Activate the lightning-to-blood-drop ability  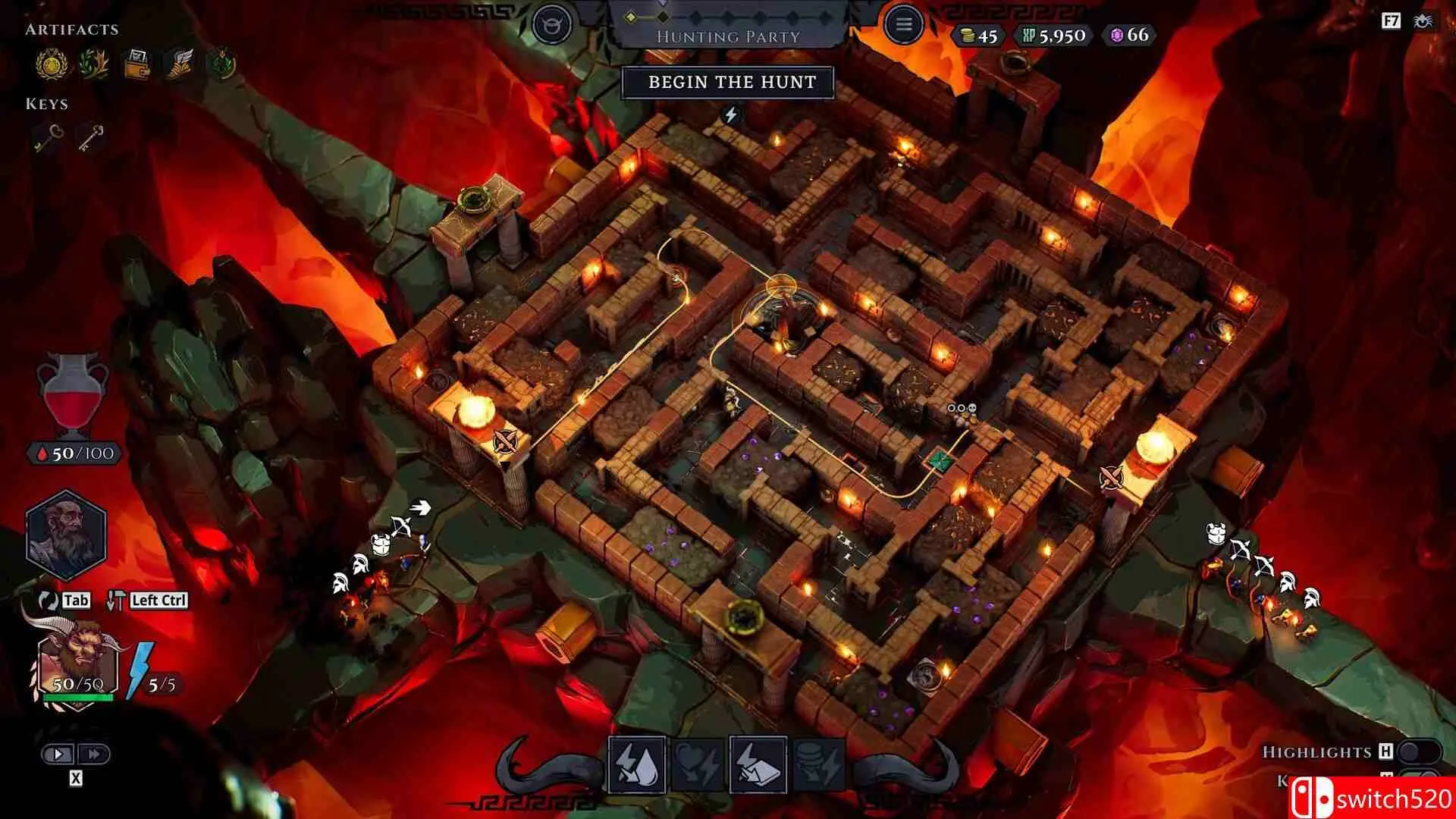tap(637, 764)
